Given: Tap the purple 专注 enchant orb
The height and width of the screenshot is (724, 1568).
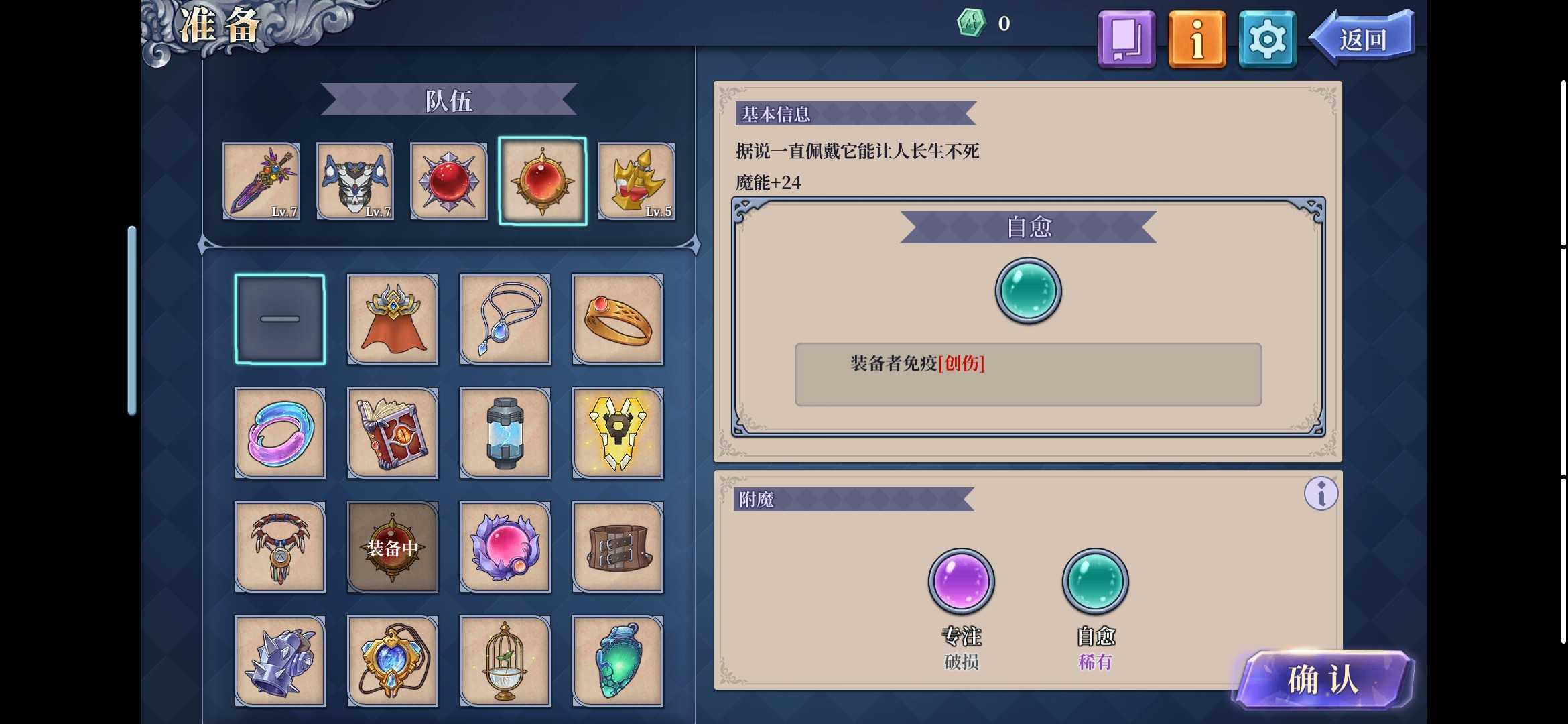Looking at the screenshot, I should point(962,581).
